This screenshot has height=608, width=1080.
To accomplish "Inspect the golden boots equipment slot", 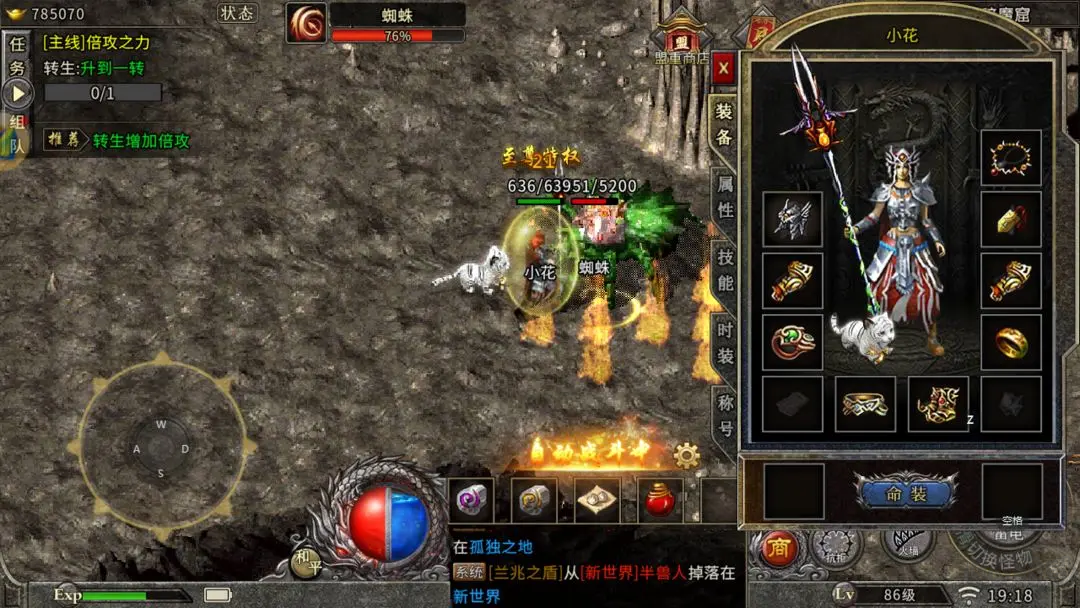I will [938, 404].
